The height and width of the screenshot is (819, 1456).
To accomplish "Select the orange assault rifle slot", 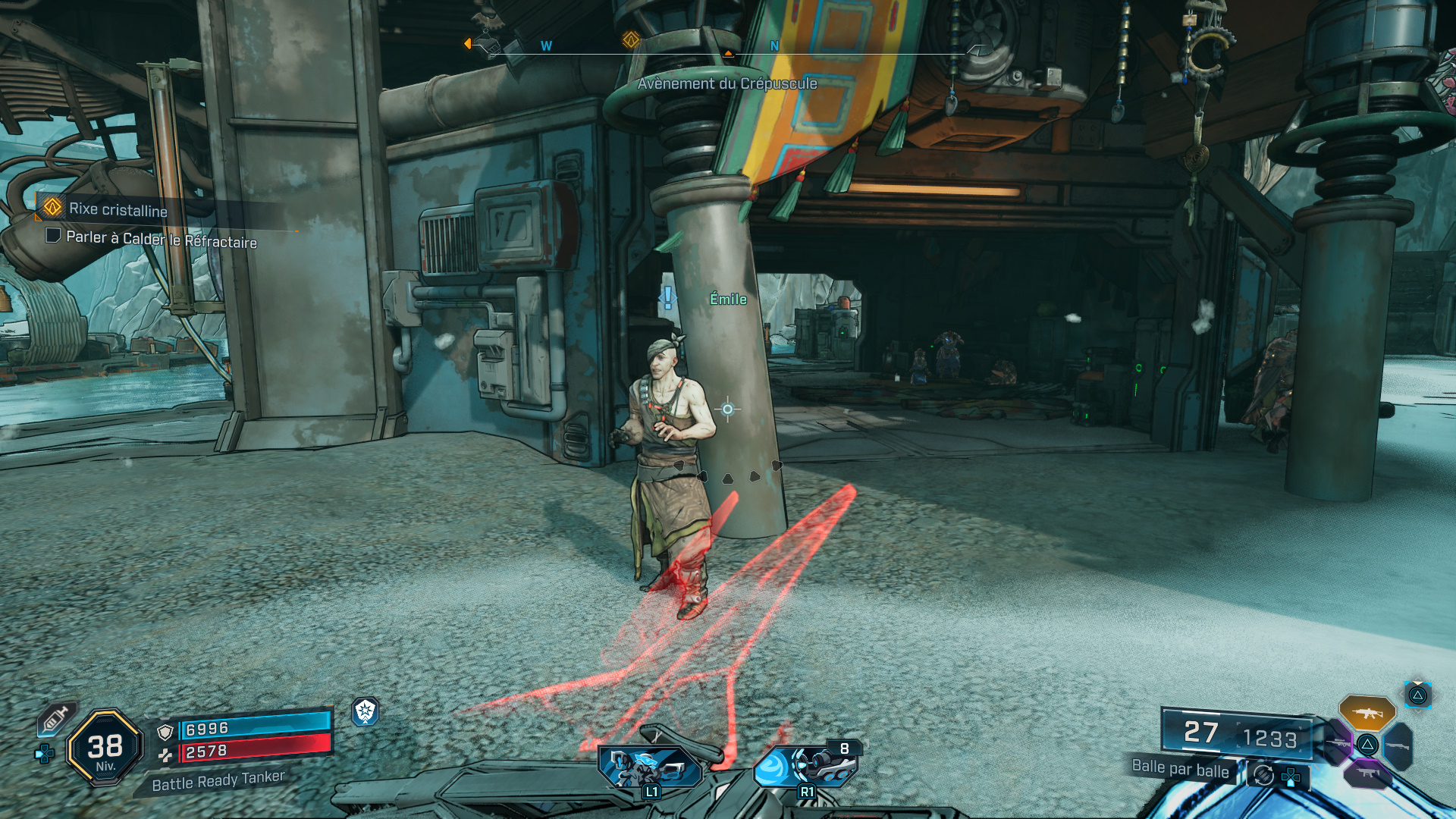I will pyautogui.click(x=1367, y=713).
